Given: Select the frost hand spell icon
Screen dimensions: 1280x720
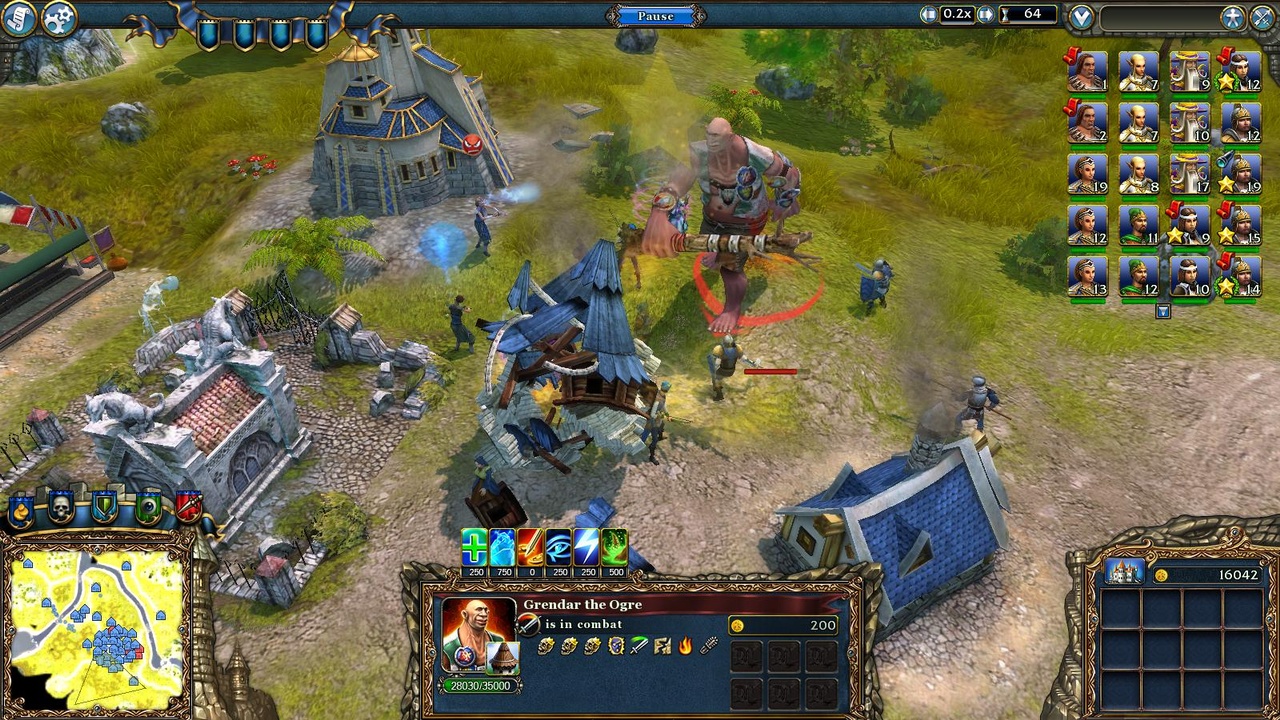Looking at the screenshot, I should tap(501, 545).
